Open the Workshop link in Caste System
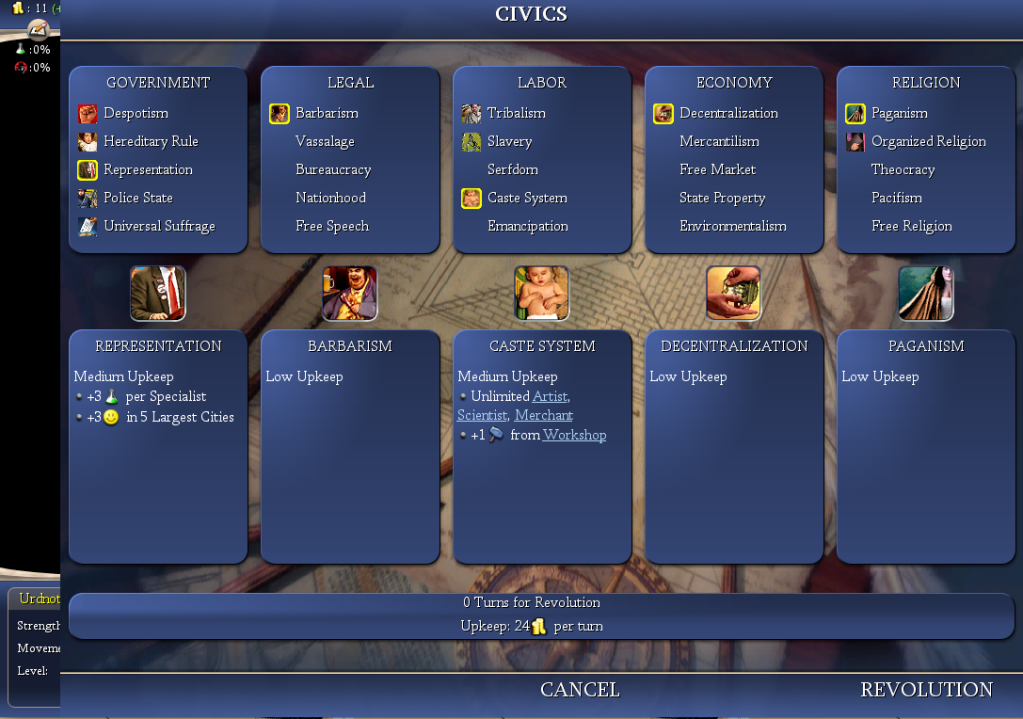 [x=574, y=435]
